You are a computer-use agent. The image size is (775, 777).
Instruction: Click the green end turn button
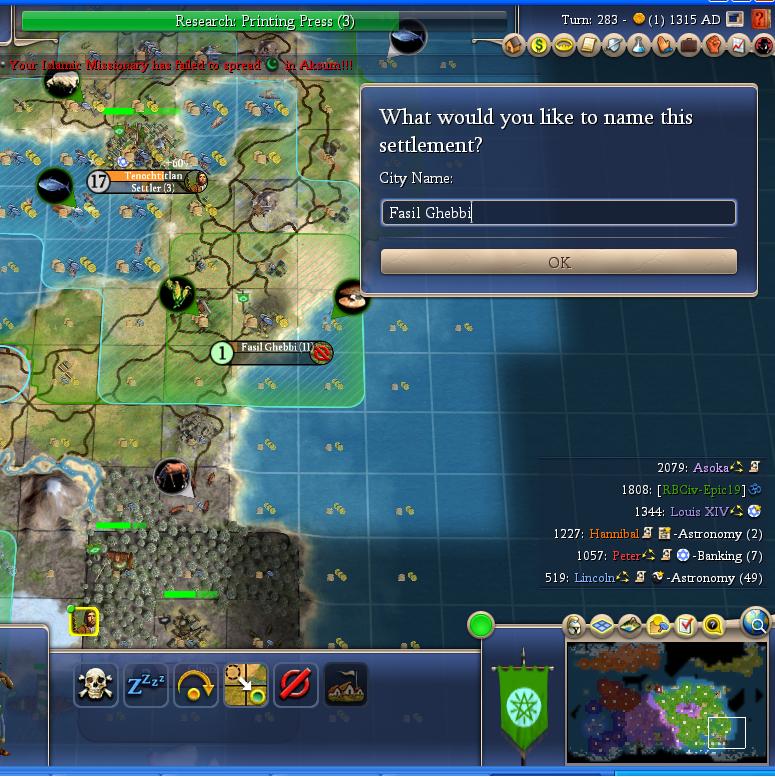(481, 626)
